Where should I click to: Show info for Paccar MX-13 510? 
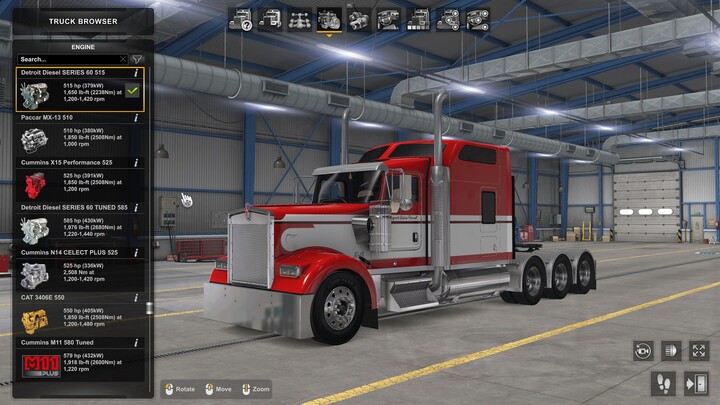(136, 118)
